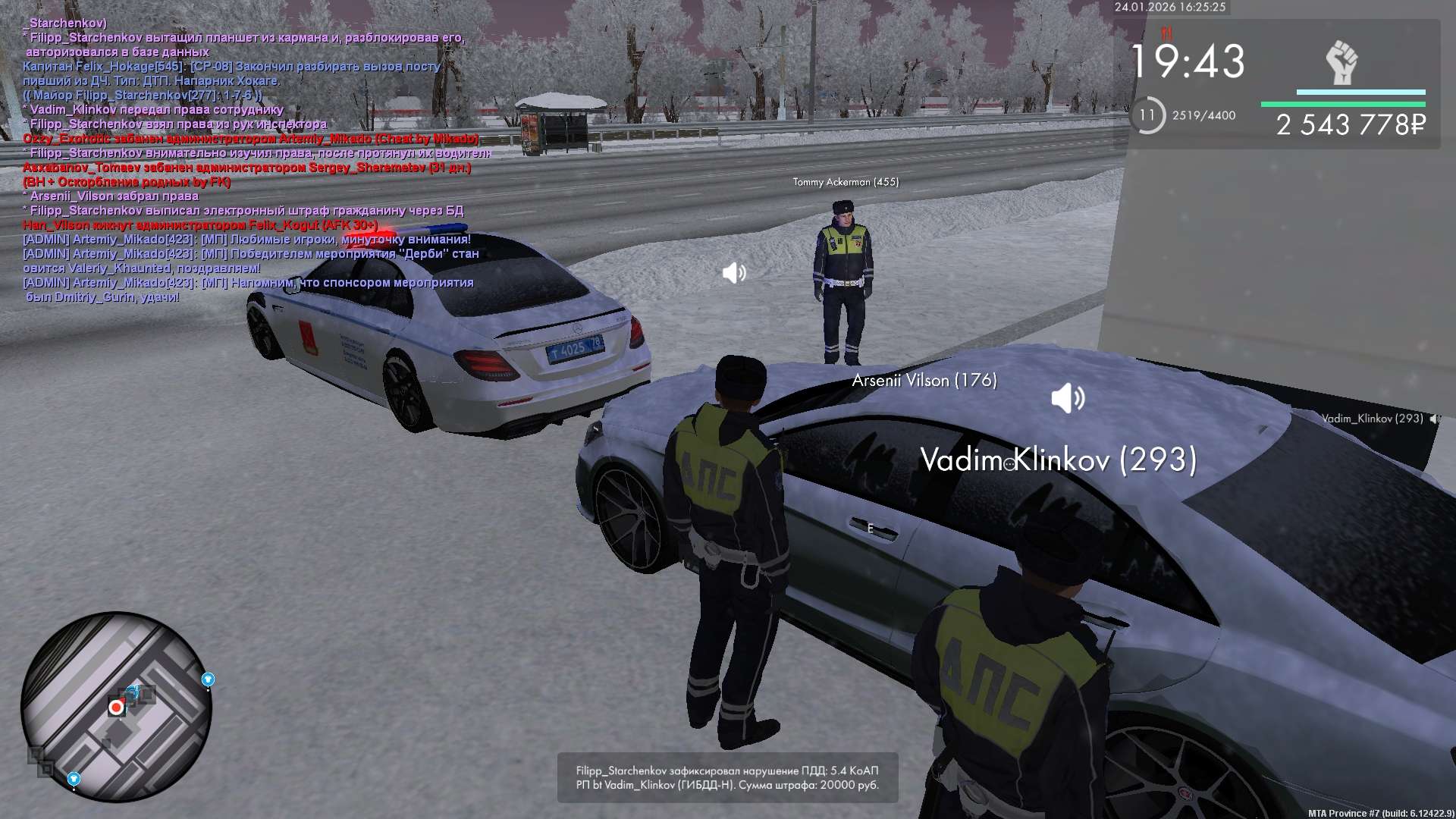Select the red player marker on minimap
Image resolution: width=1456 pixels, height=819 pixels.
point(116,708)
